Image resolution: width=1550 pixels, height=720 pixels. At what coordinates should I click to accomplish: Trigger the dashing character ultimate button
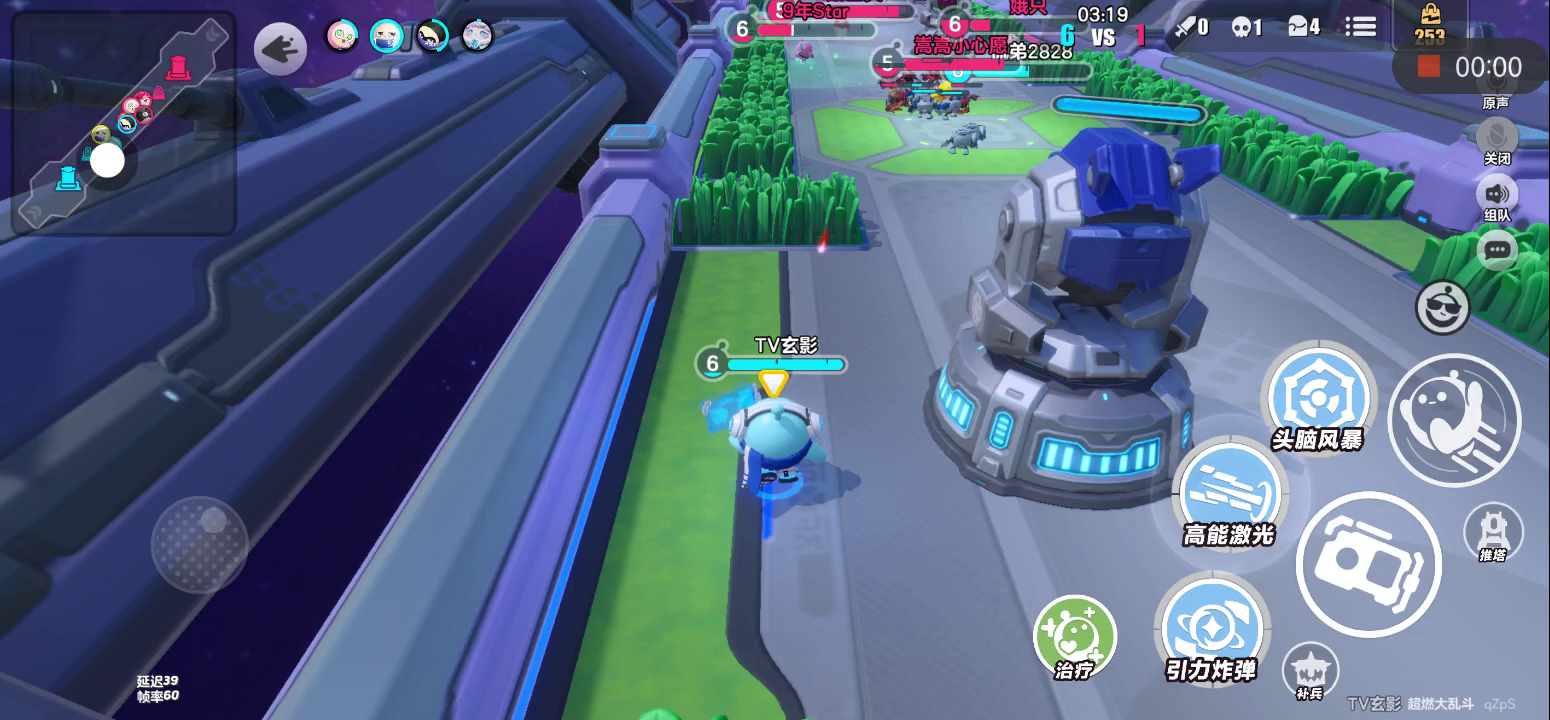[x=1453, y=419]
